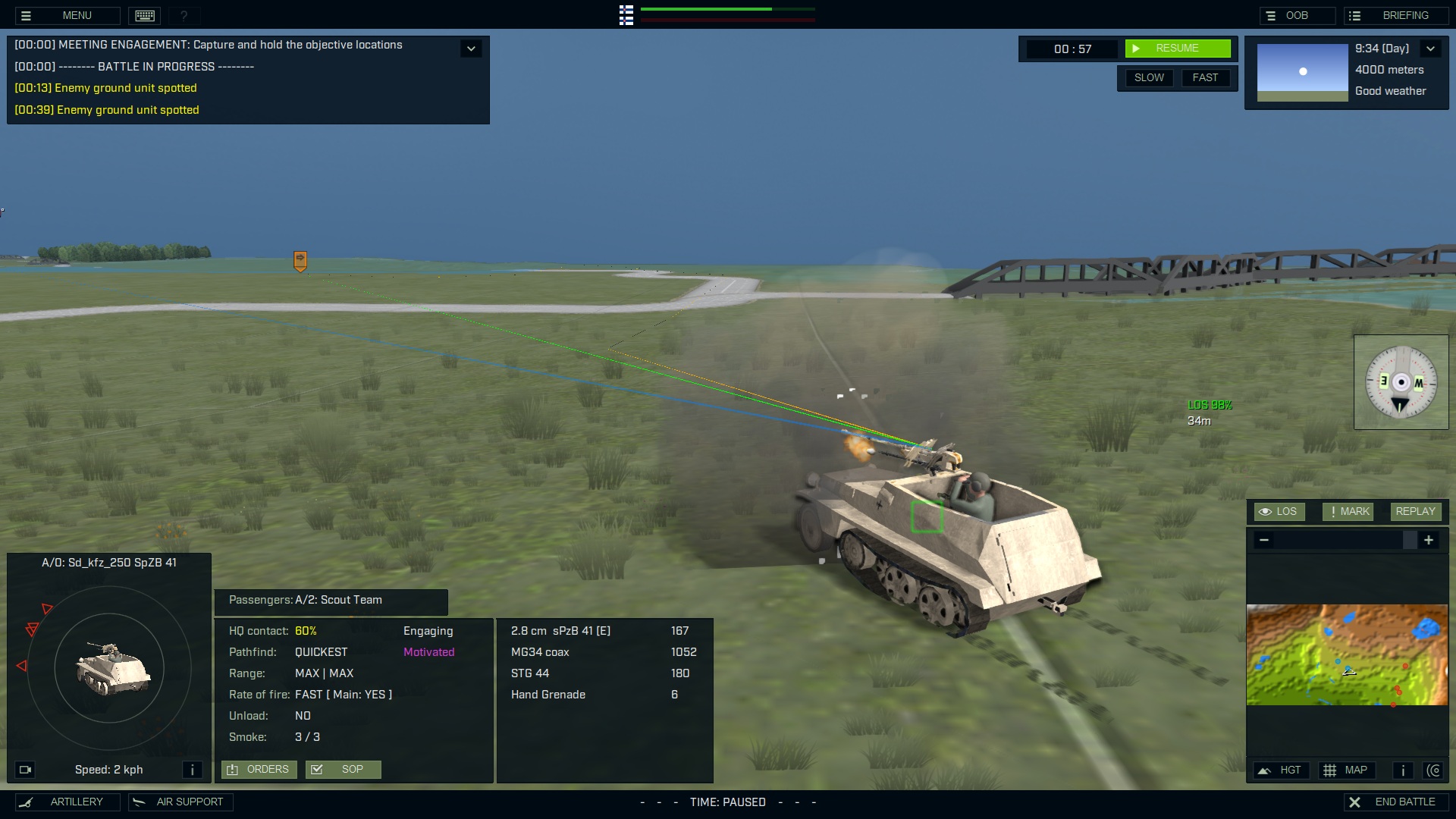Zoom in the minimap with the plus control
This screenshot has height=819, width=1456.
(x=1429, y=540)
